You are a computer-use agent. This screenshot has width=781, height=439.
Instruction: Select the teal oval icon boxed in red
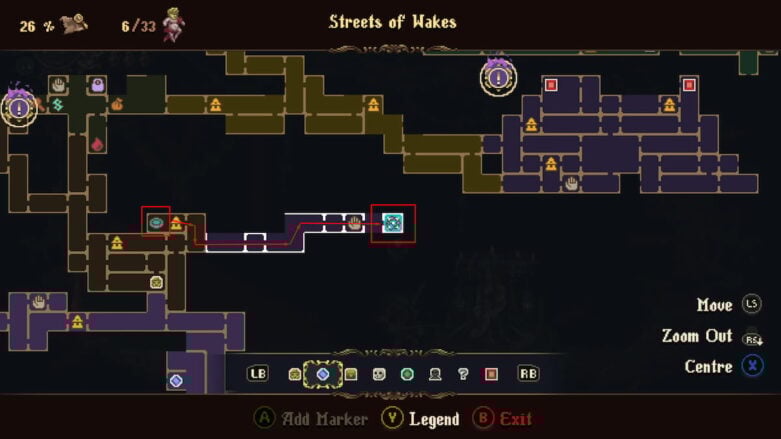156,223
